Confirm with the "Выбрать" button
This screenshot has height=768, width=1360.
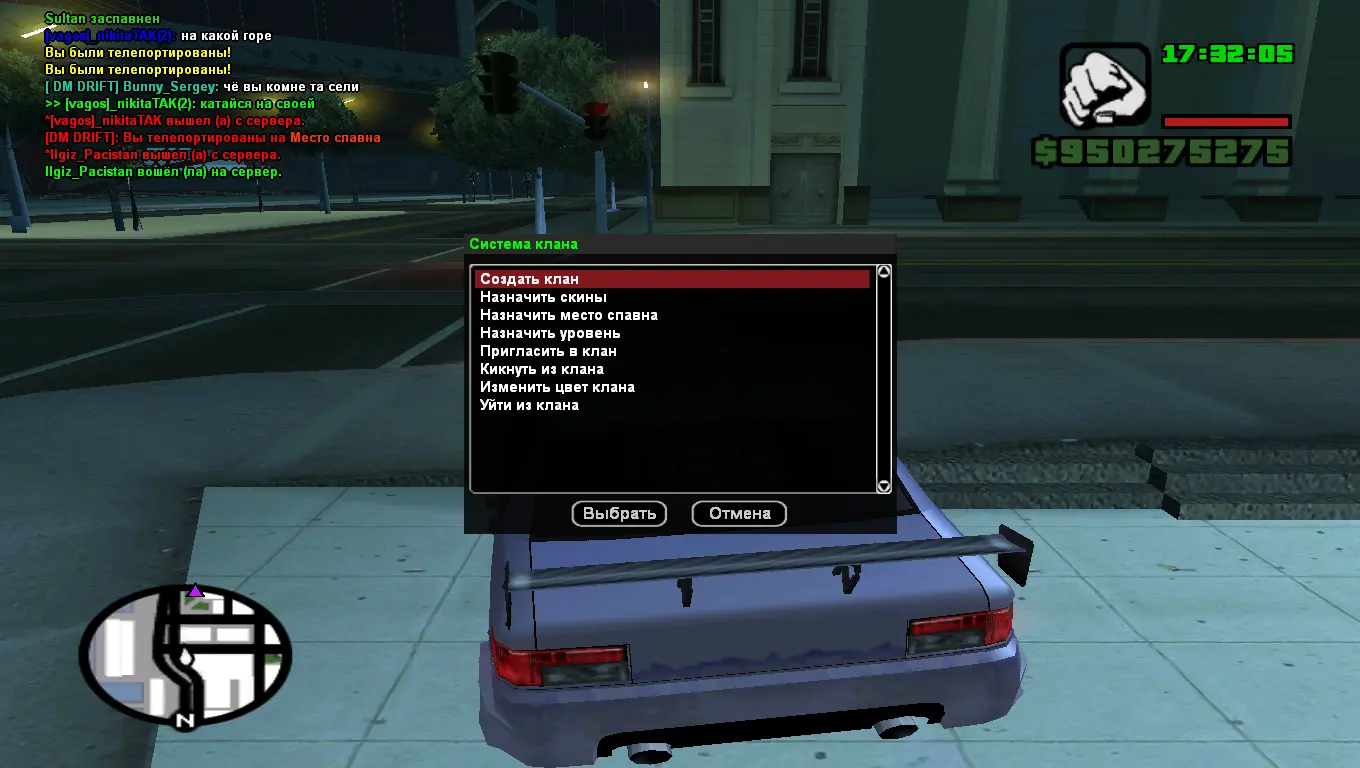(619, 514)
